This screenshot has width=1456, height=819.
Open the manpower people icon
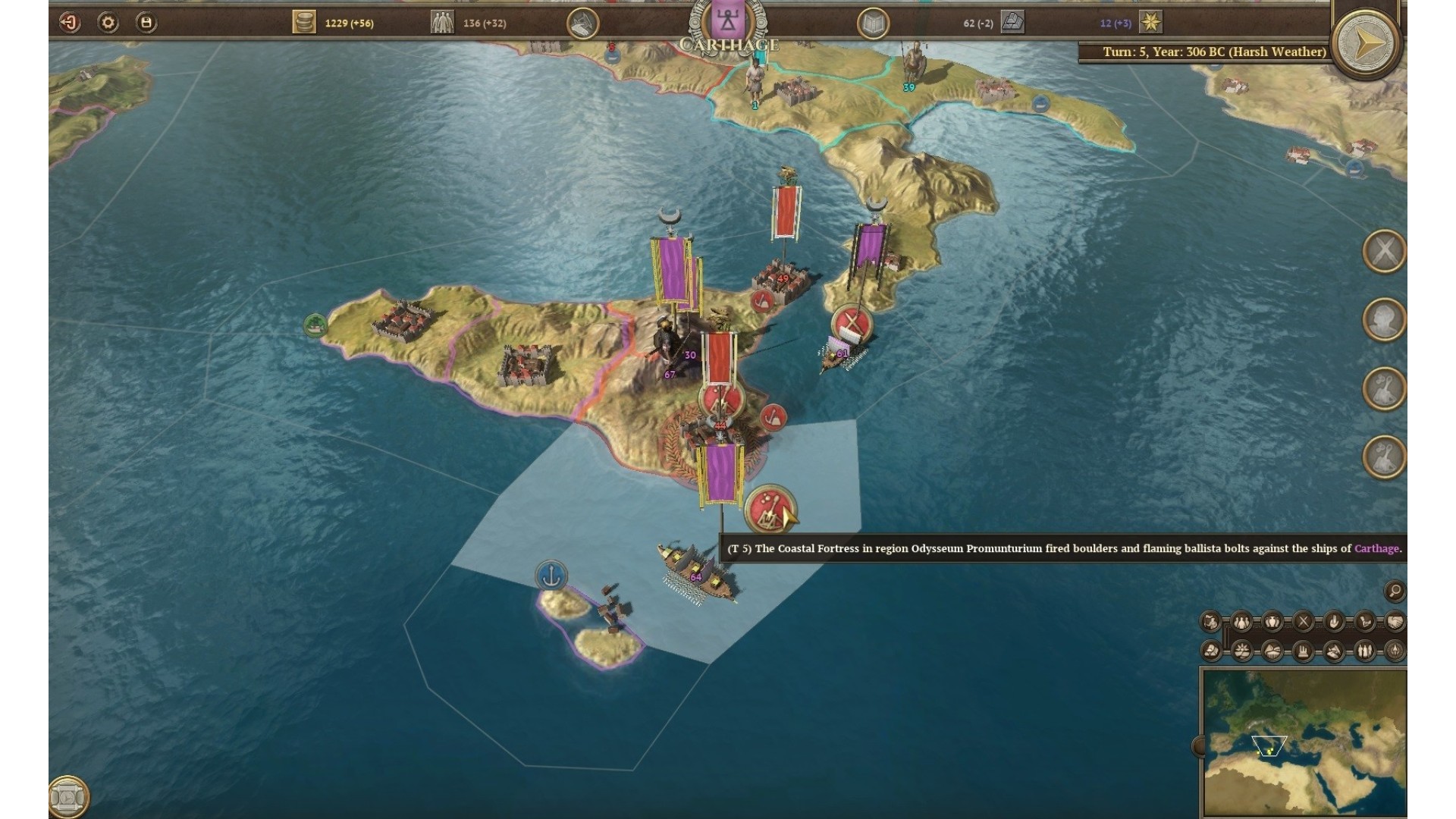[x=442, y=23]
